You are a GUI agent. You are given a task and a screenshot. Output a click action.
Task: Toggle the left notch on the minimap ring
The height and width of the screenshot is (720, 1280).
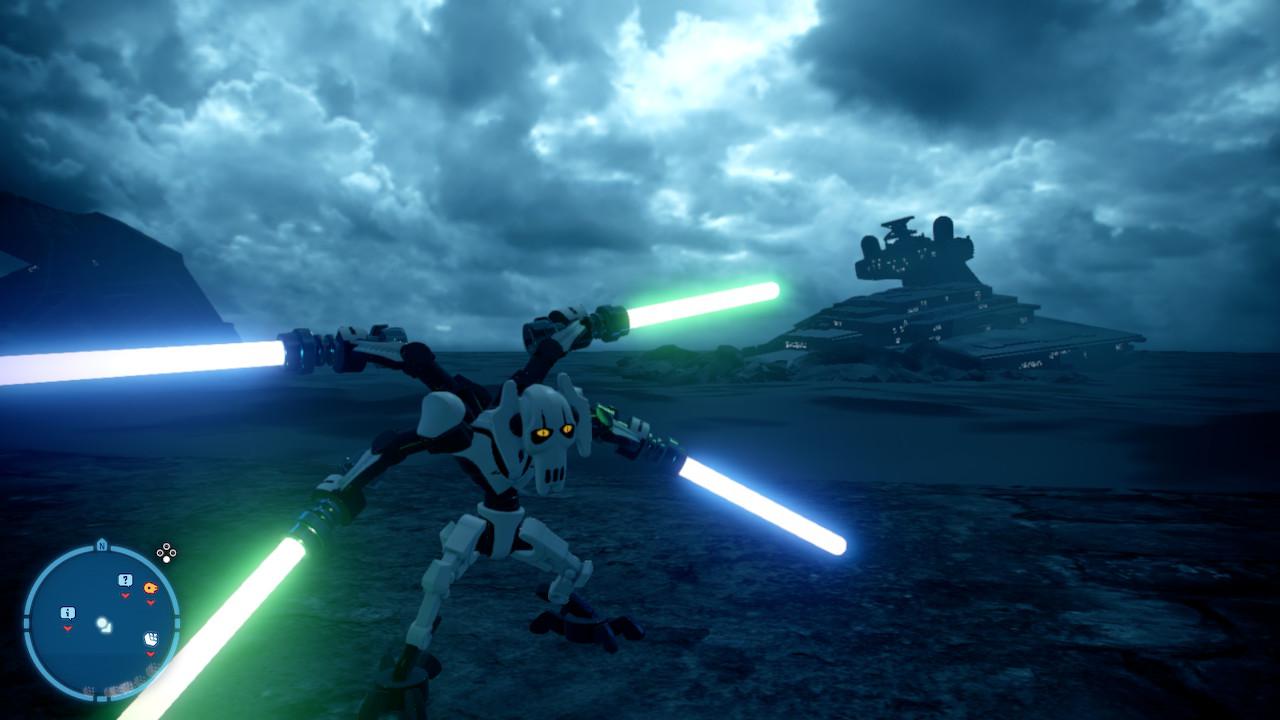(25, 623)
